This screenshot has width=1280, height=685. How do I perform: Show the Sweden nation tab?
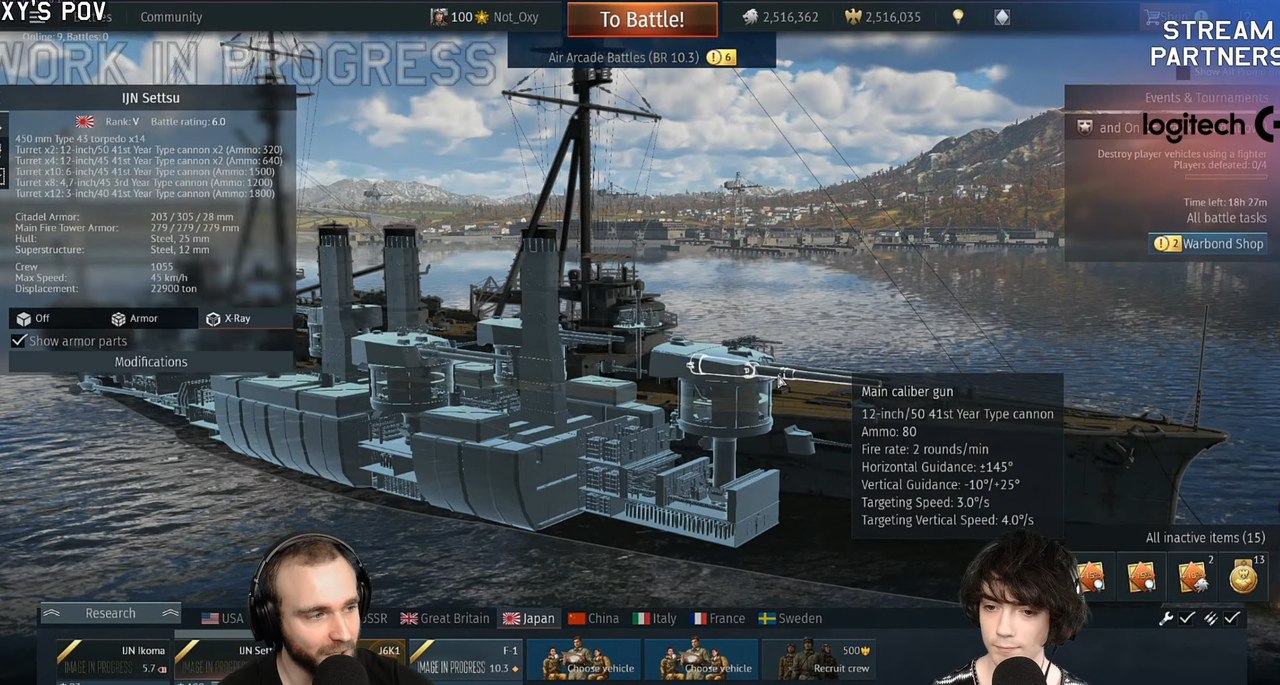click(790, 618)
